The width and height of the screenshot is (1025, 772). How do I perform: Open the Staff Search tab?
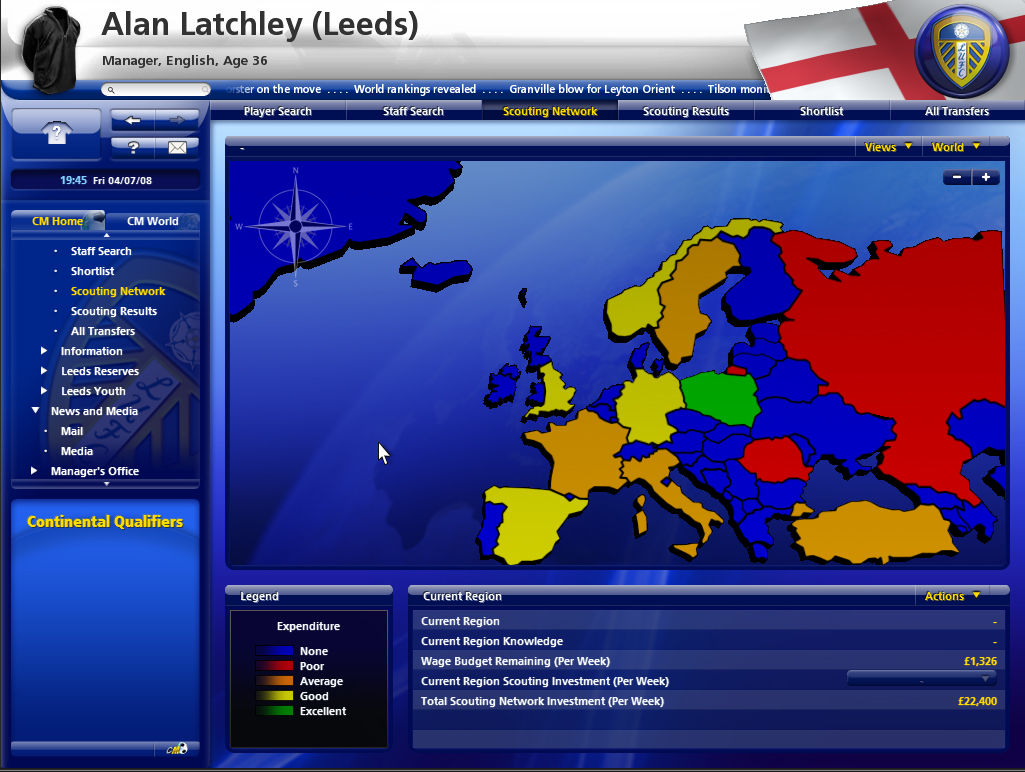pyautogui.click(x=413, y=111)
